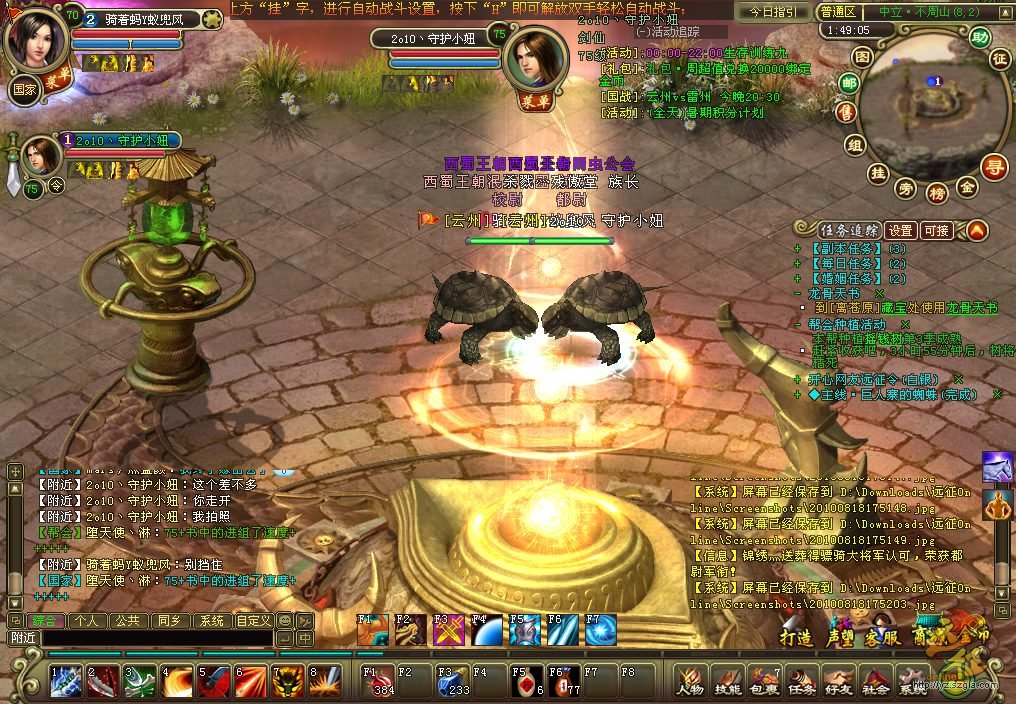Open the 打造 crafting window
The width and height of the screenshot is (1016, 704).
795,637
